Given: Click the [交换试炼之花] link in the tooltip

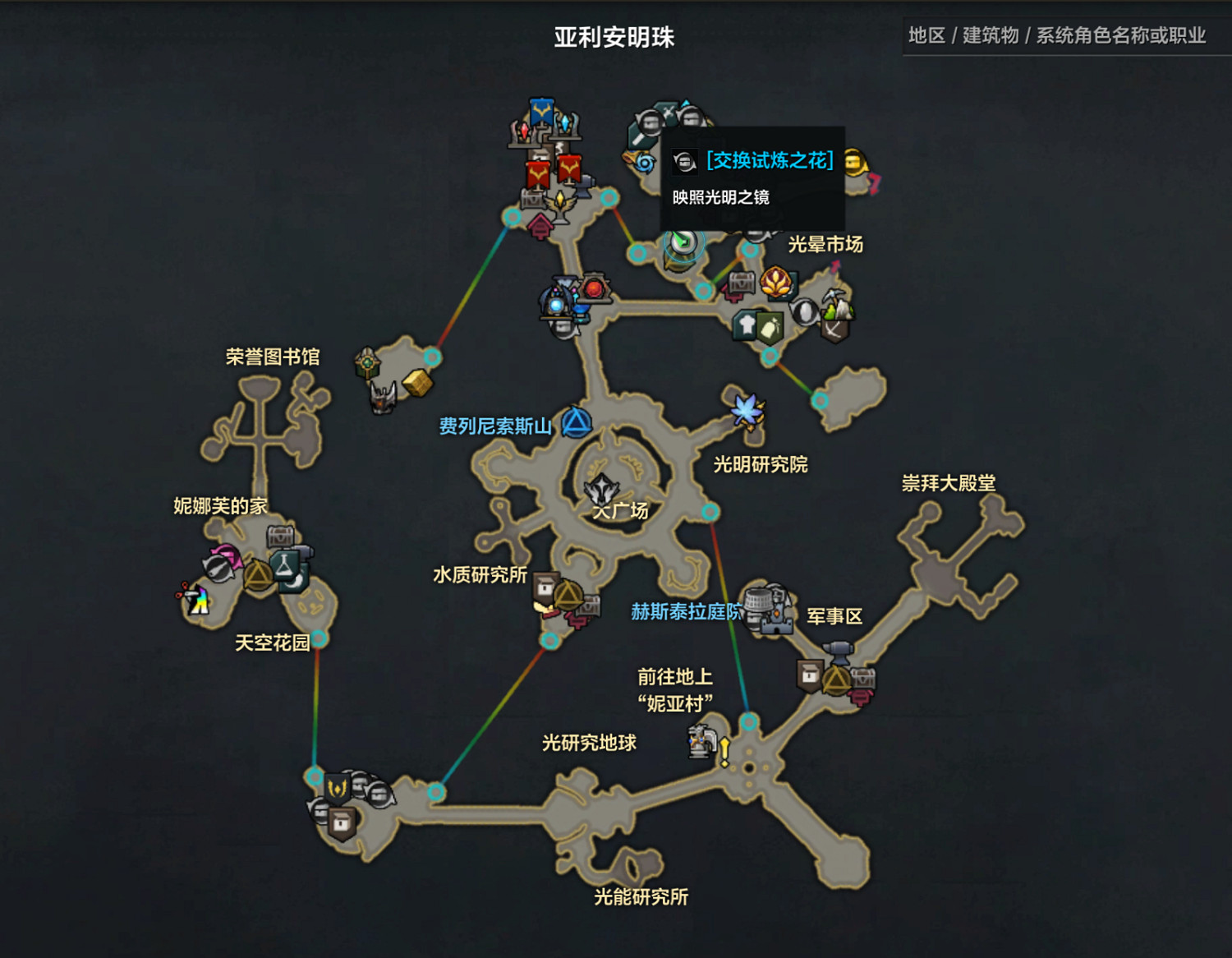Looking at the screenshot, I should point(768,161).
